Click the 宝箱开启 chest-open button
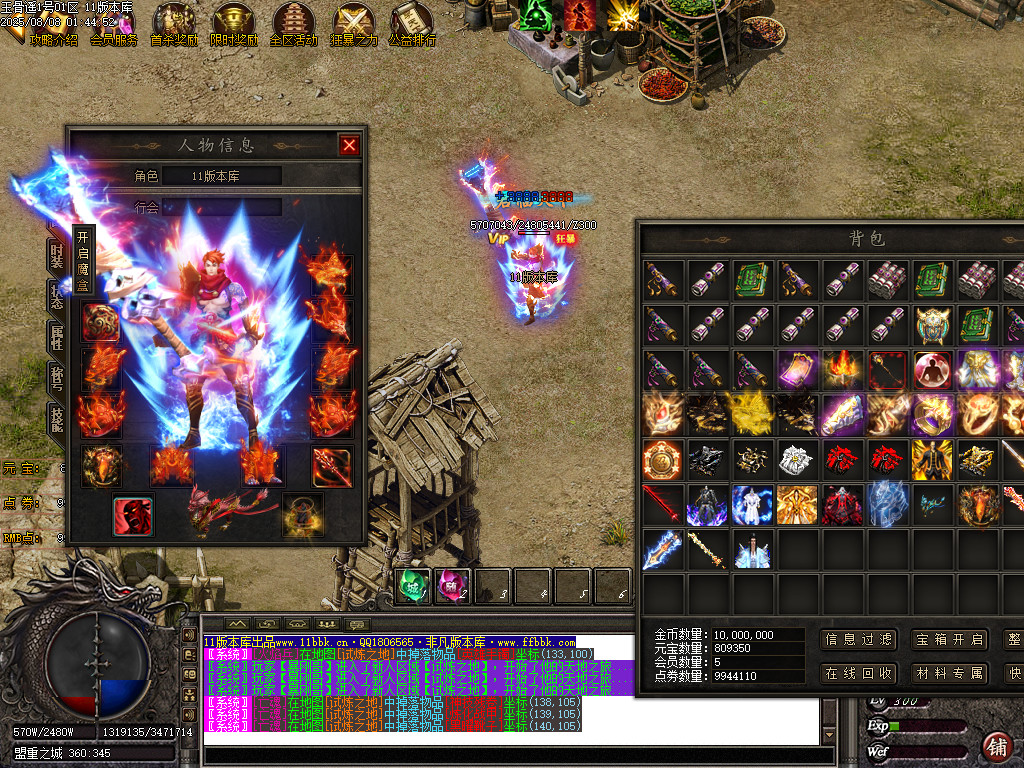1024x768 pixels. pyautogui.click(x=949, y=640)
